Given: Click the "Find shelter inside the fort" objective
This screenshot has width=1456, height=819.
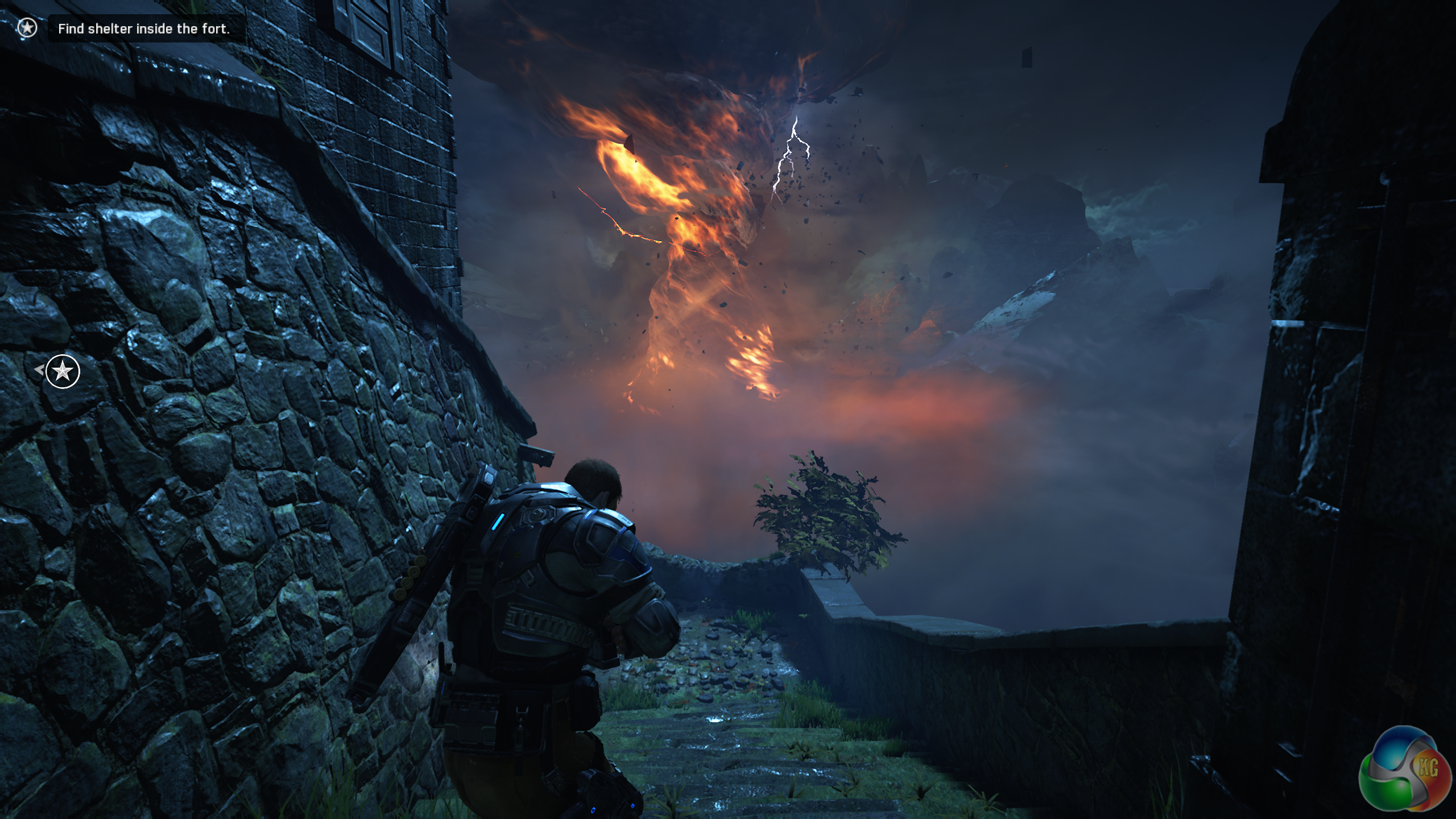Looking at the screenshot, I should click(143, 28).
